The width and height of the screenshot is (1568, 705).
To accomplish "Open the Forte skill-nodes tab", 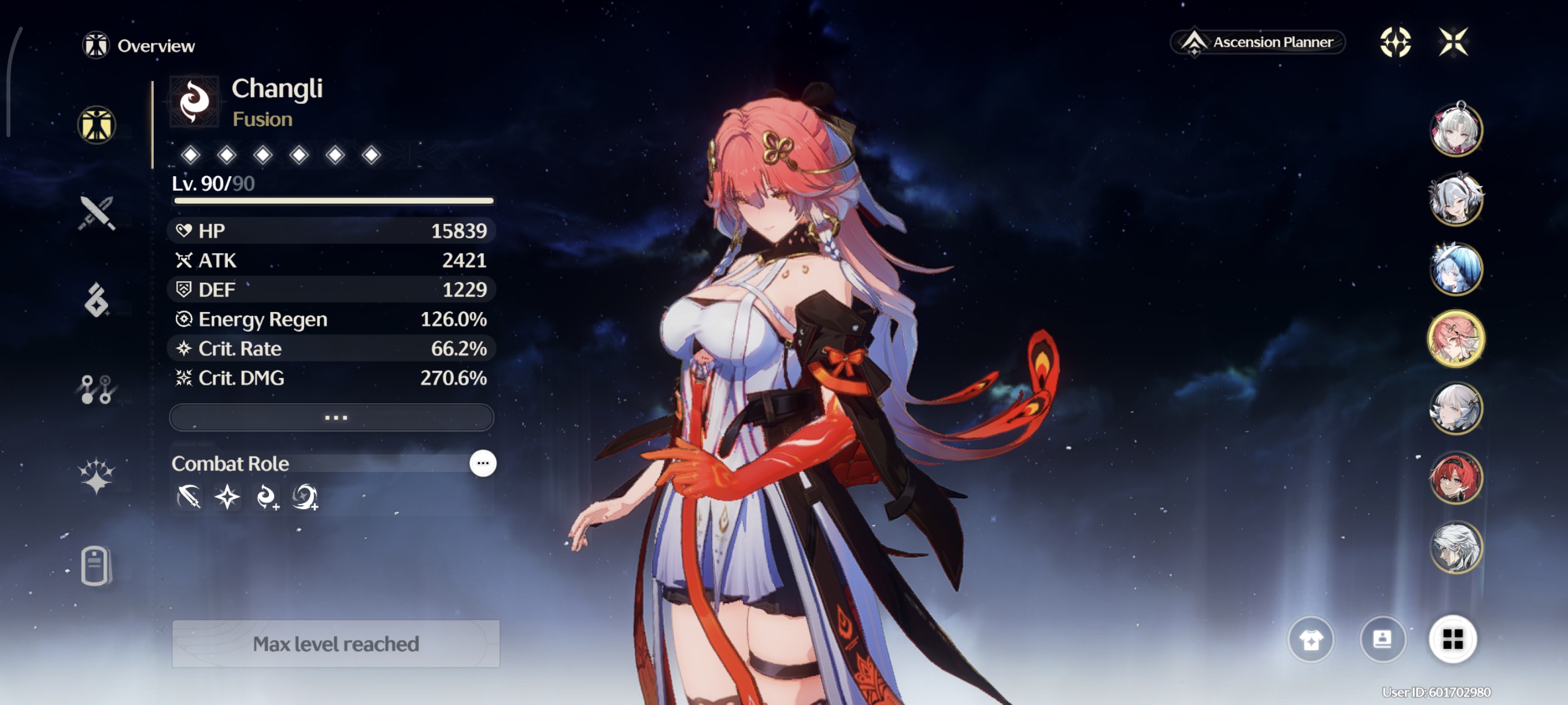I will 97,389.
